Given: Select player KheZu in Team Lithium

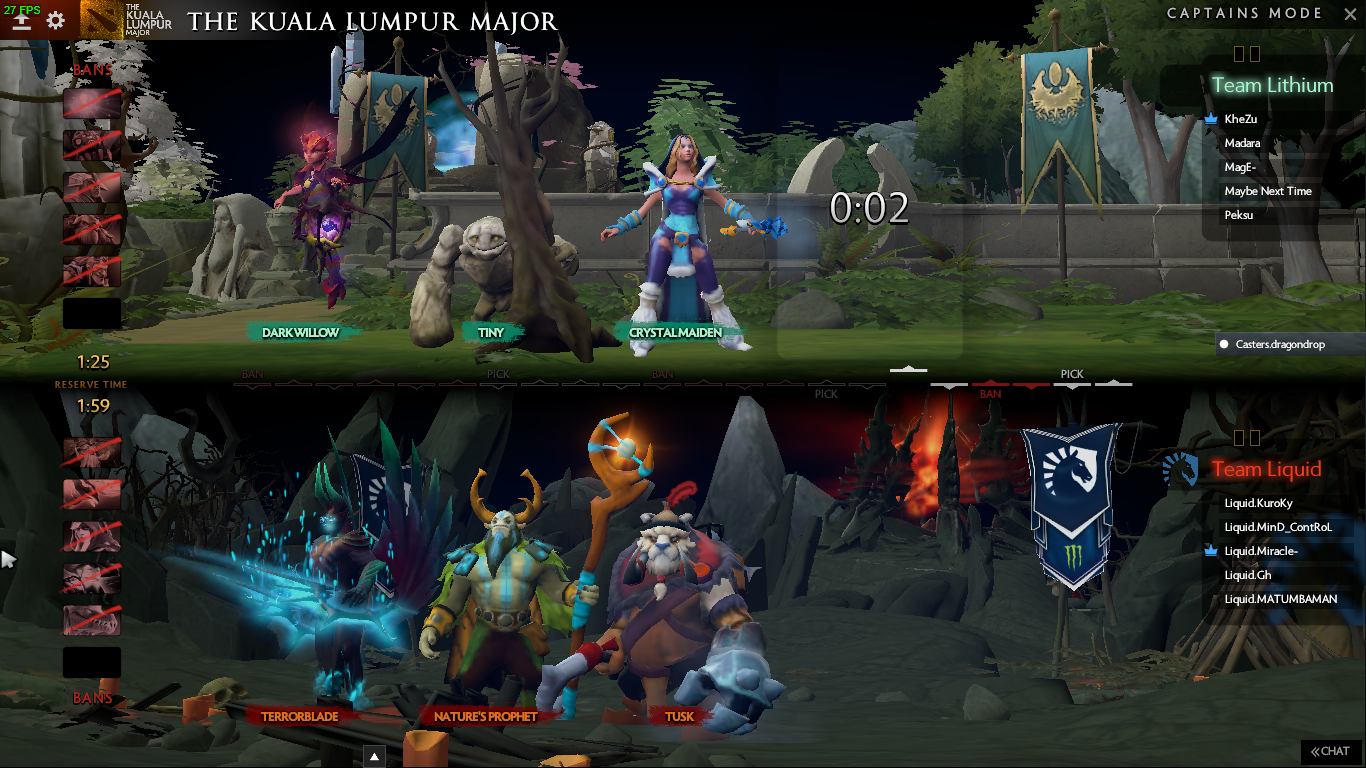Looking at the screenshot, I should [1240, 119].
